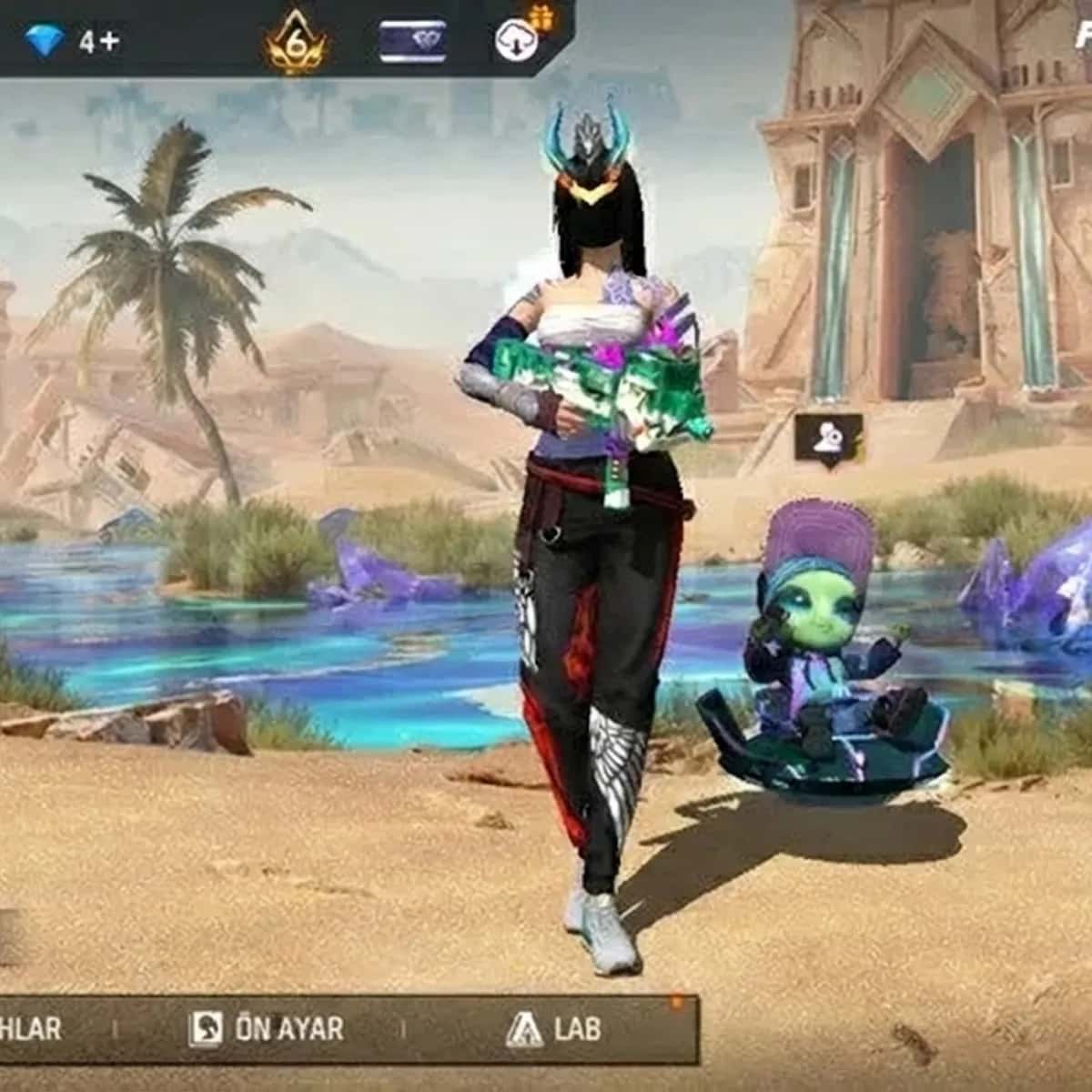Screen dimensions: 1092x1092
Task: Click the cloud download gift icon
Action: pos(518,38)
